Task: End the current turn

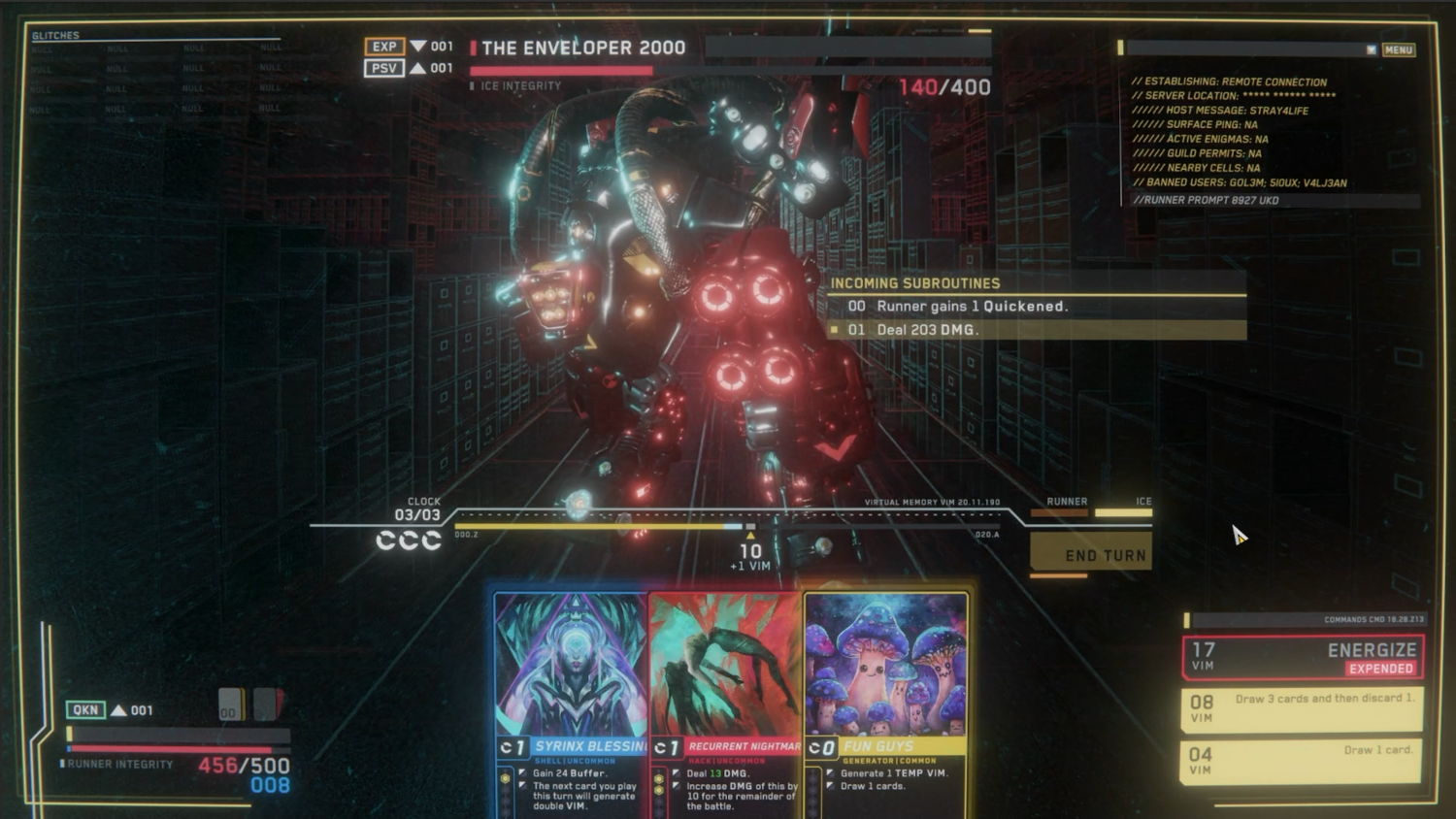Action: pos(1092,554)
